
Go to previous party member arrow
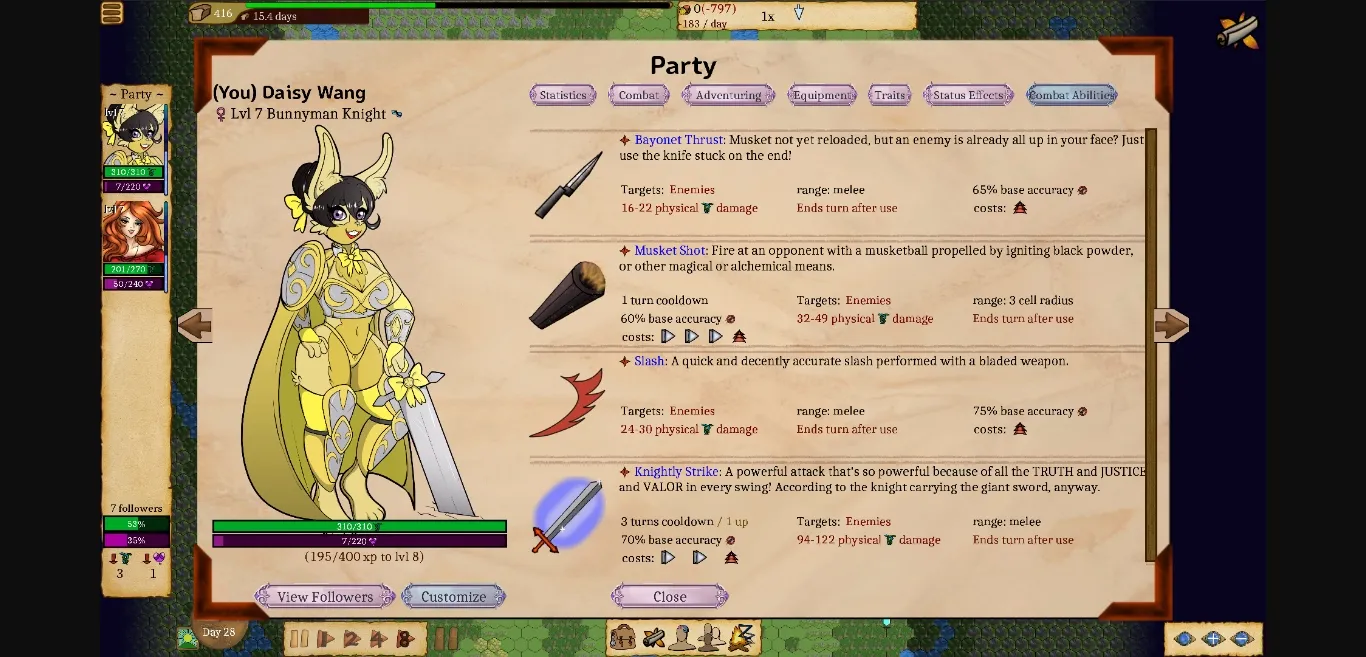[195, 325]
